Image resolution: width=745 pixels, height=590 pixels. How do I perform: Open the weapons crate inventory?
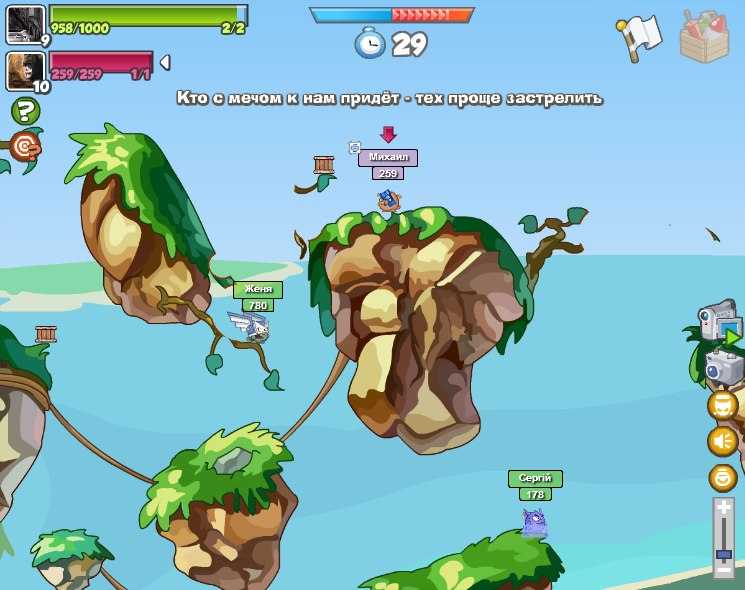(705, 36)
